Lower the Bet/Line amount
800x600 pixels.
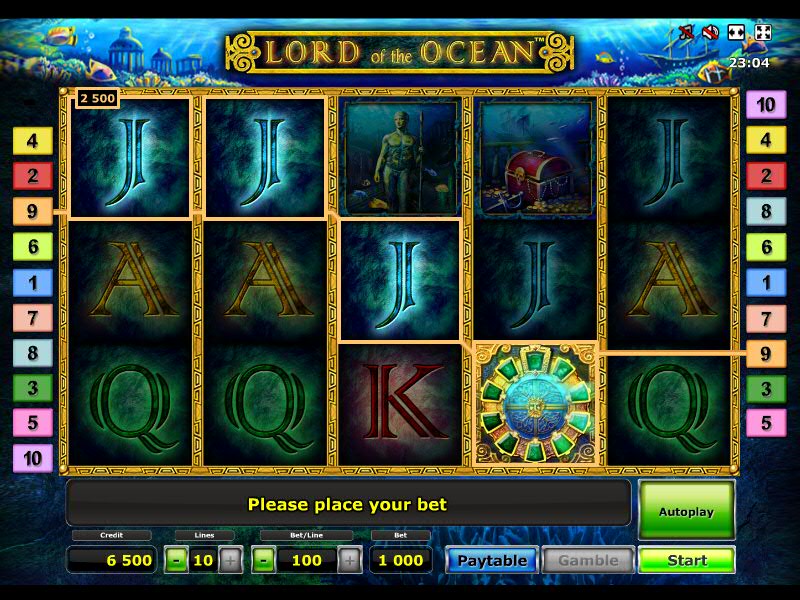pyautogui.click(x=263, y=560)
